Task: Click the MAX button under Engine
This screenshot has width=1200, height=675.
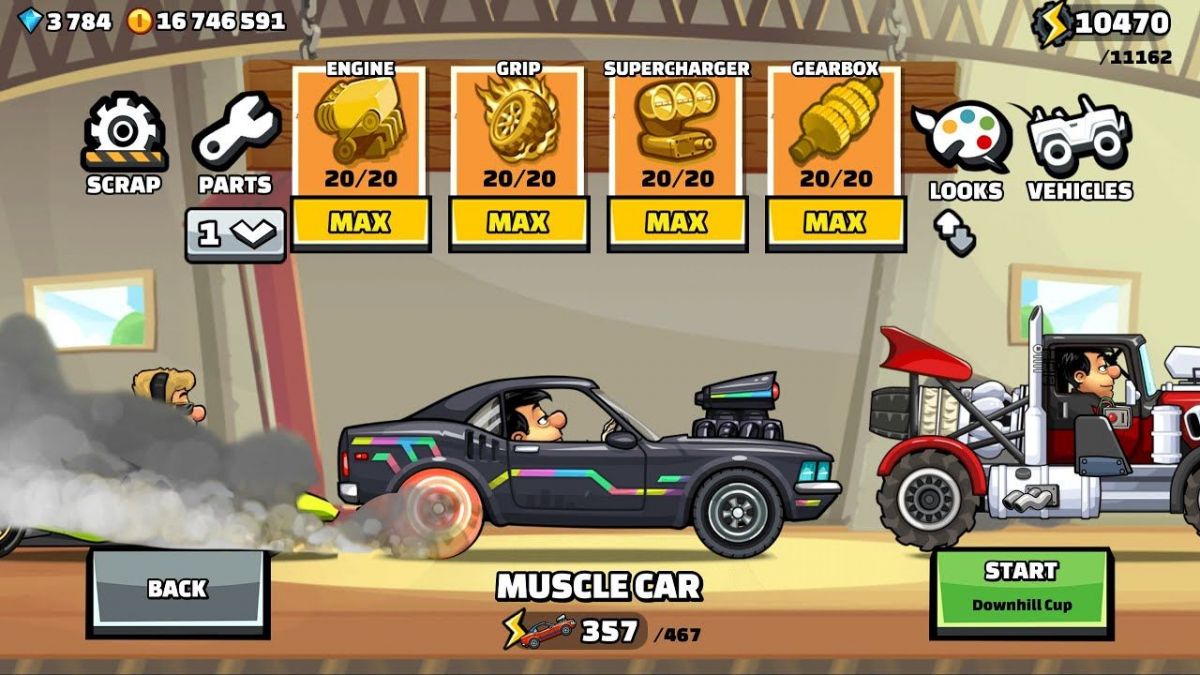Action: (x=360, y=222)
